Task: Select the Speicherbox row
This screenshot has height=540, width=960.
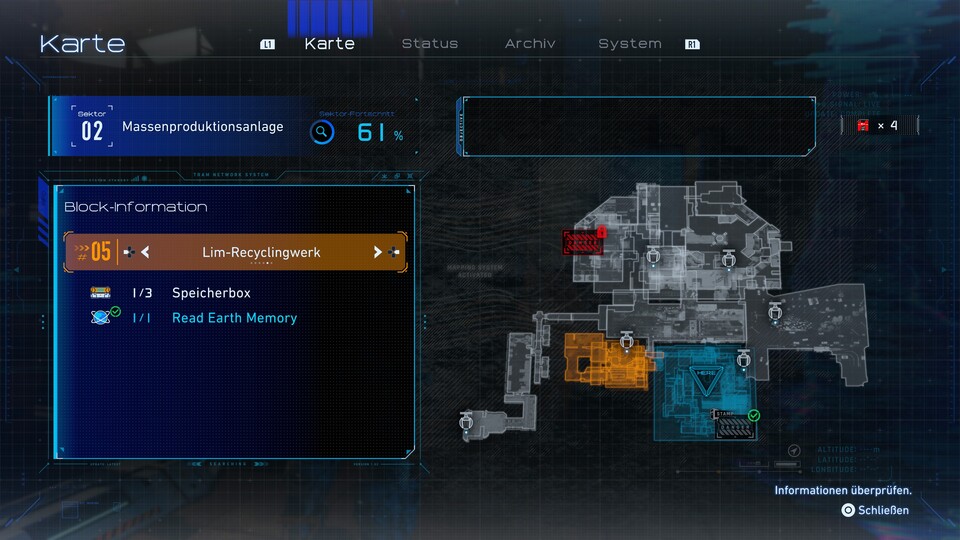Action: (x=210, y=293)
